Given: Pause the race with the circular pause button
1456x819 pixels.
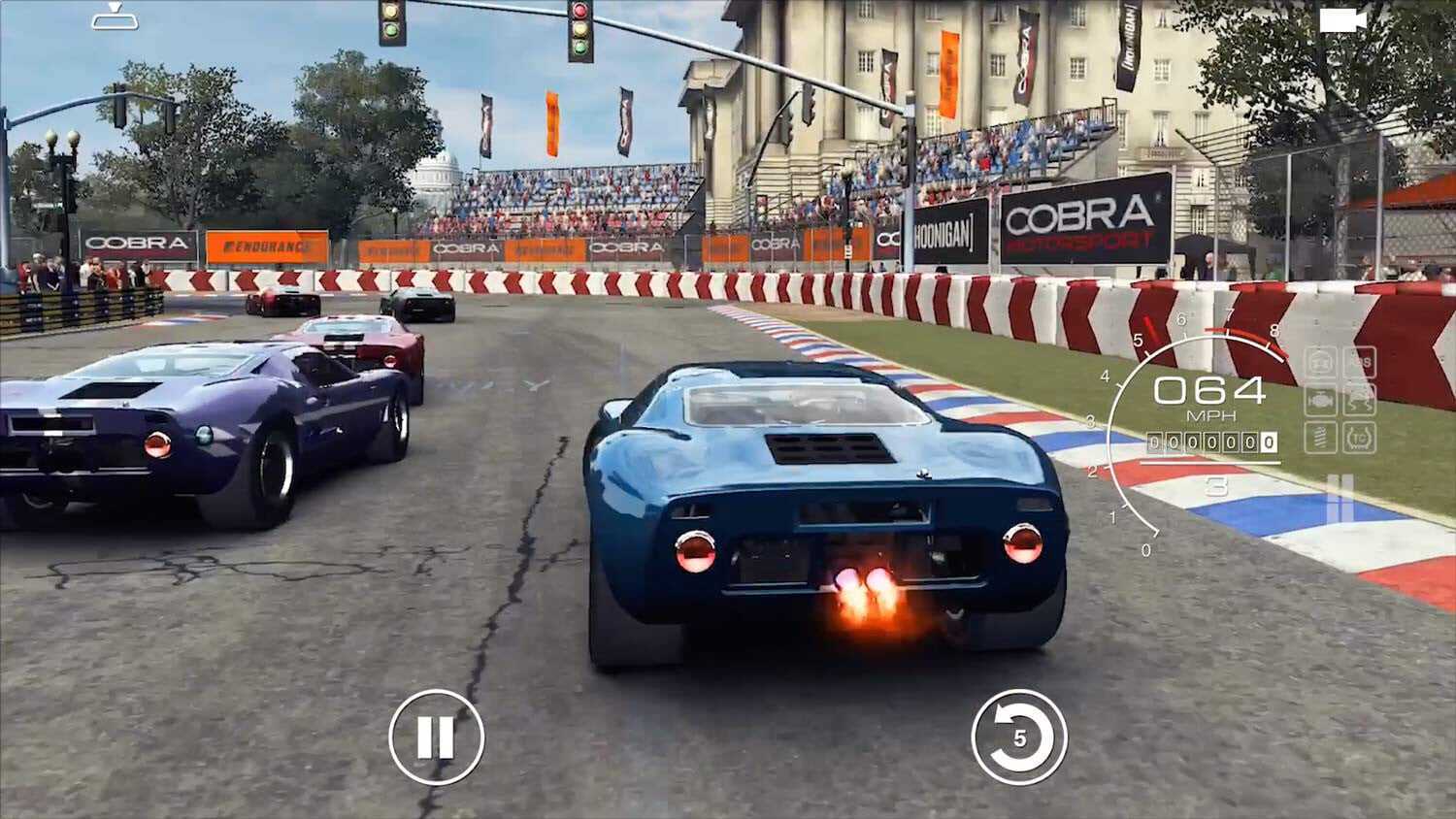Looking at the screenshot, I should [436, 737].
